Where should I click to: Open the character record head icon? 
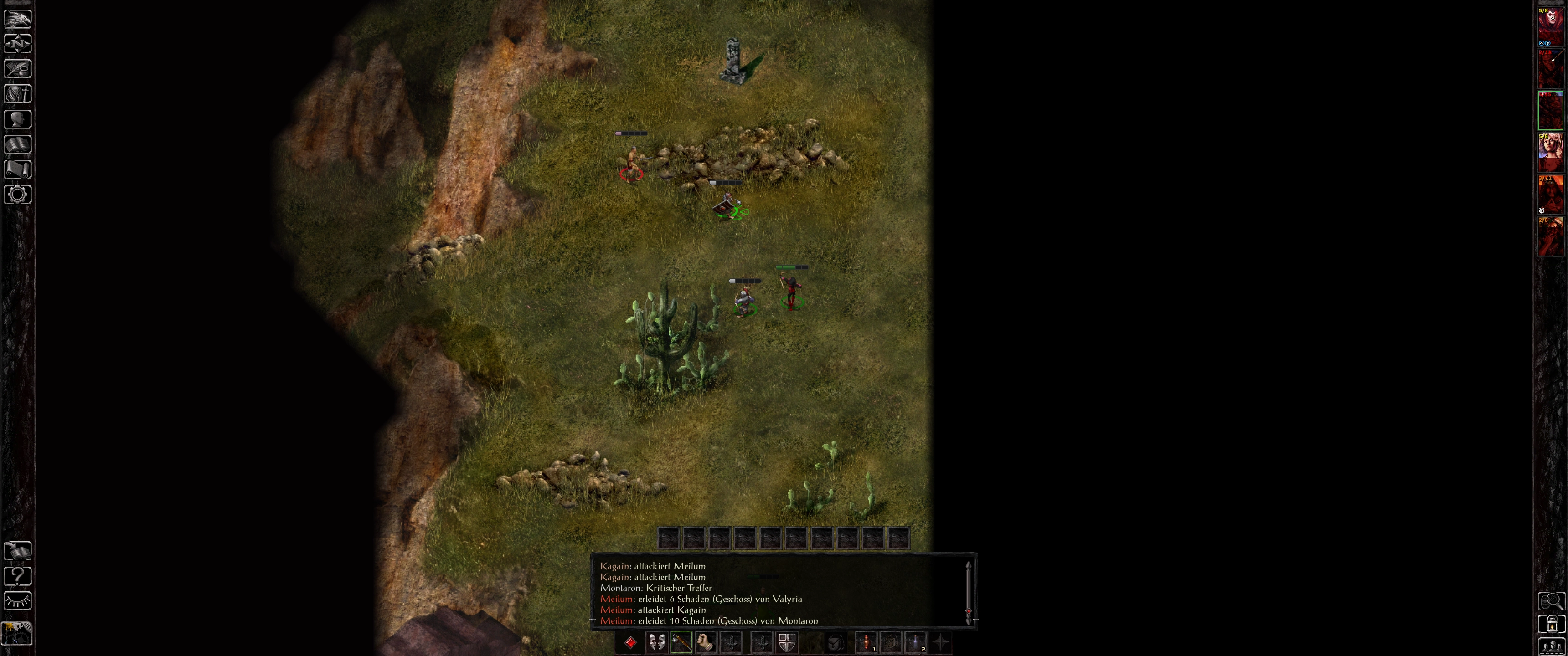[x=18, y=118]
